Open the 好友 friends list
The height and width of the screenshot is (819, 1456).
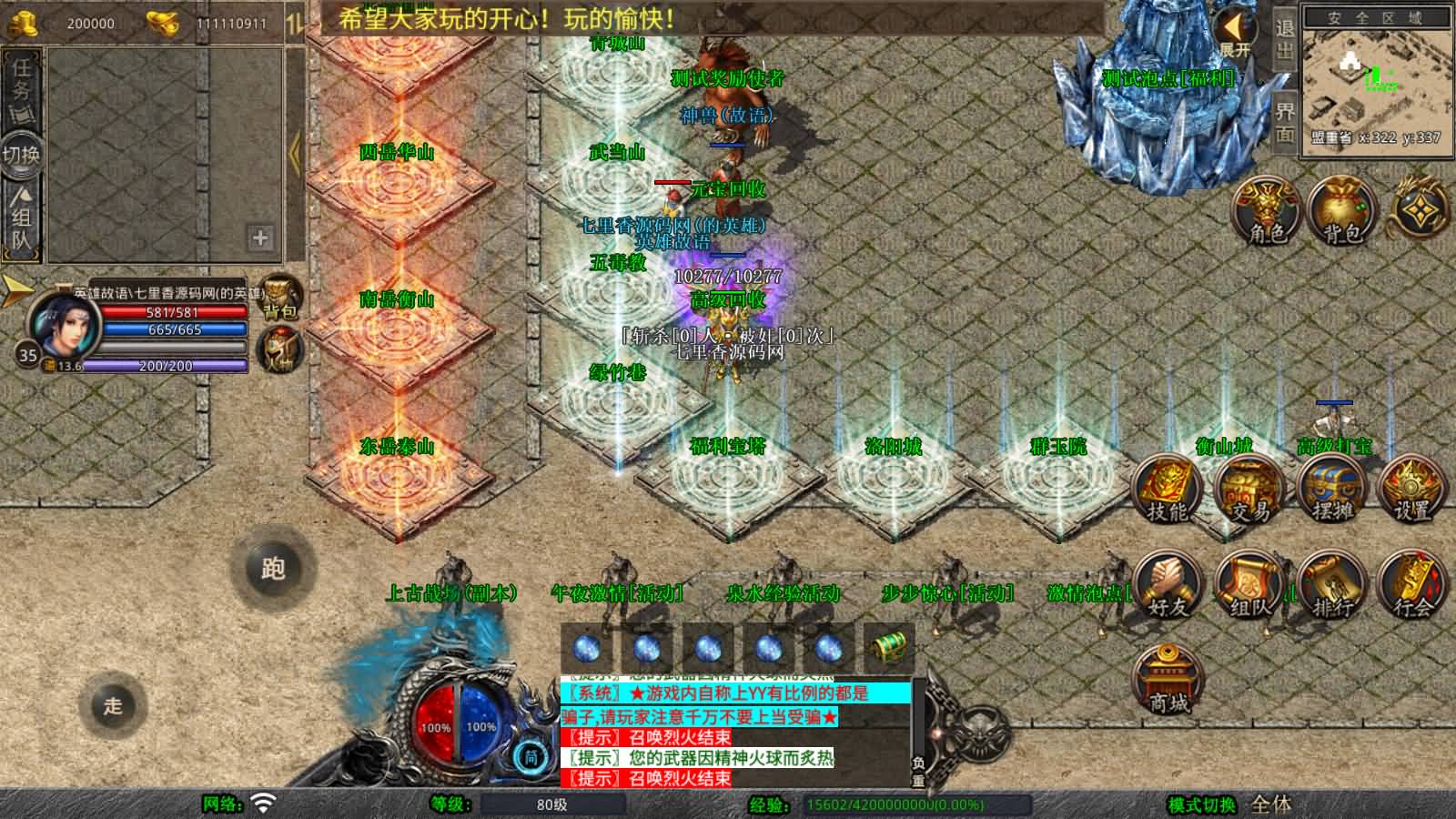[1167, 587]
